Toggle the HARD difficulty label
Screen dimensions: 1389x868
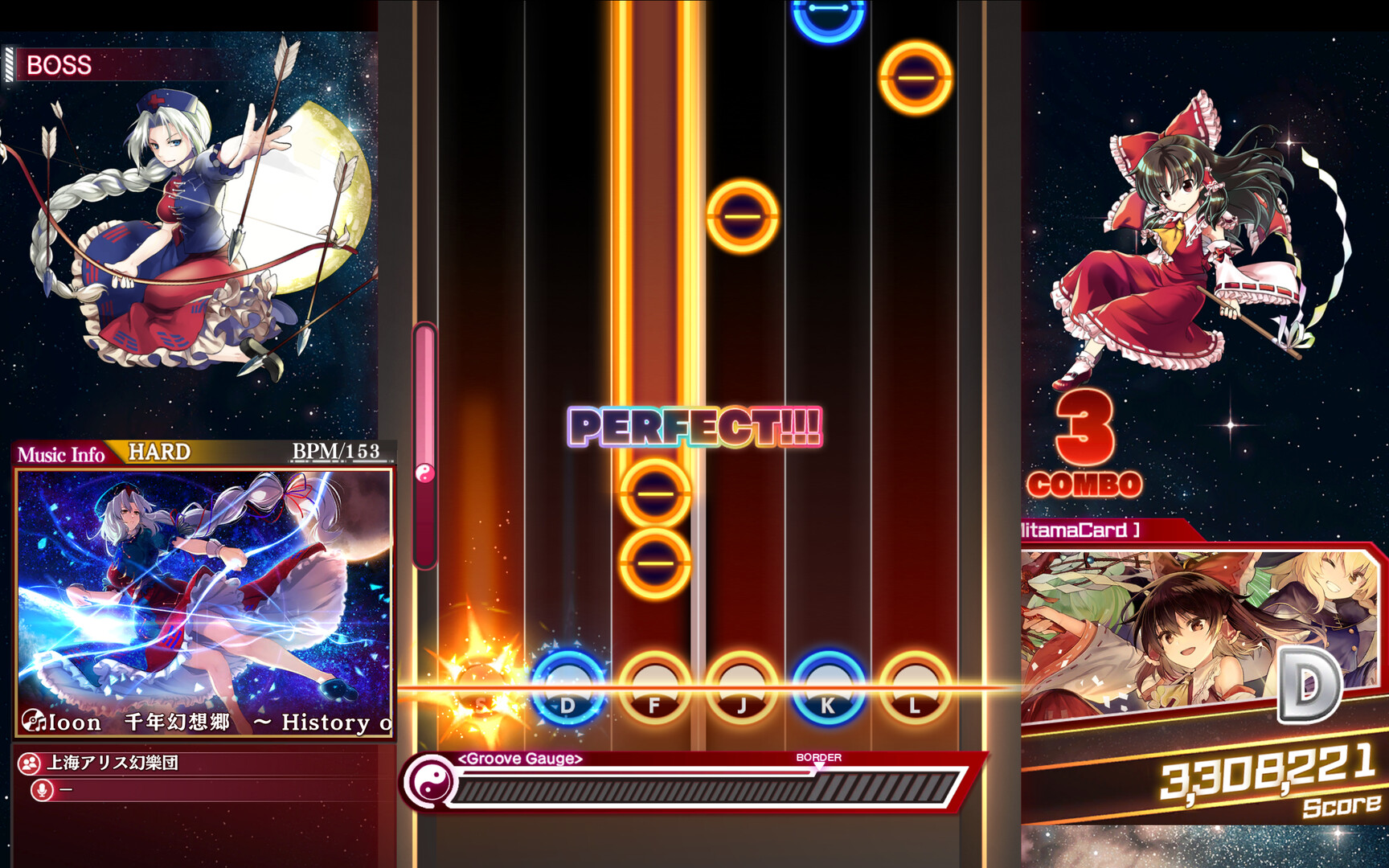point(158,452)
